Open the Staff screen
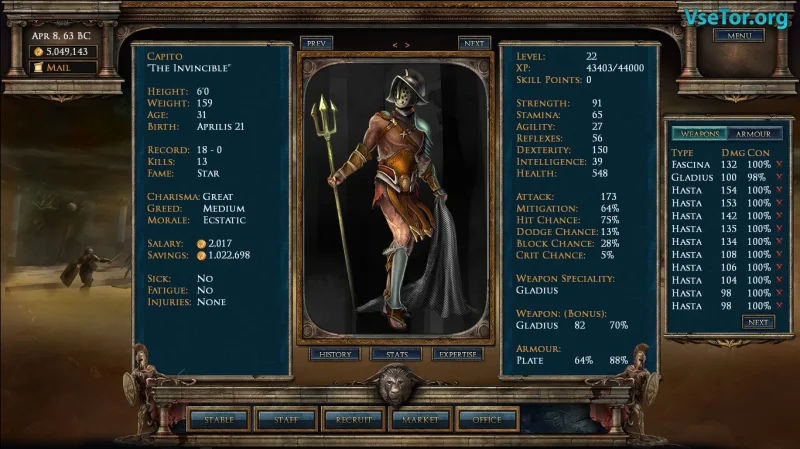 click(x=286, y=420)
